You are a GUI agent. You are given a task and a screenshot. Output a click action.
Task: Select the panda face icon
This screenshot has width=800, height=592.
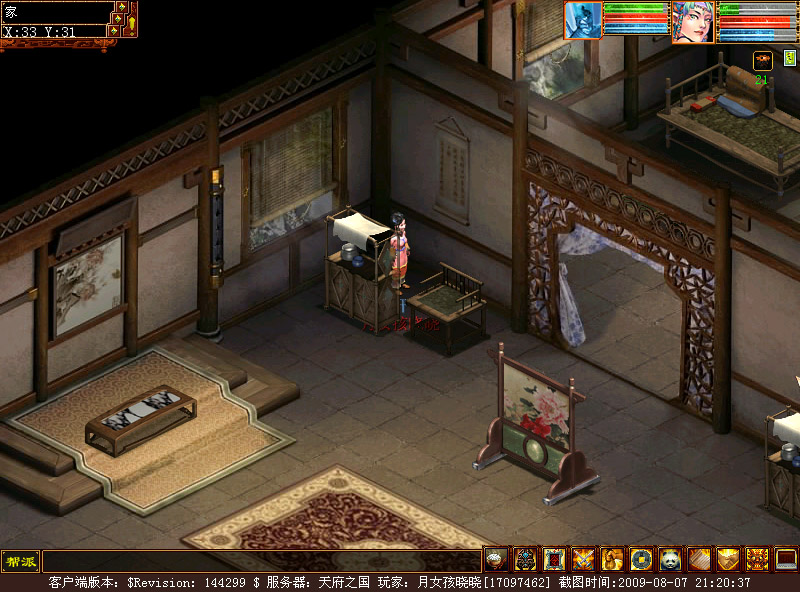click(x=670, y=559)
